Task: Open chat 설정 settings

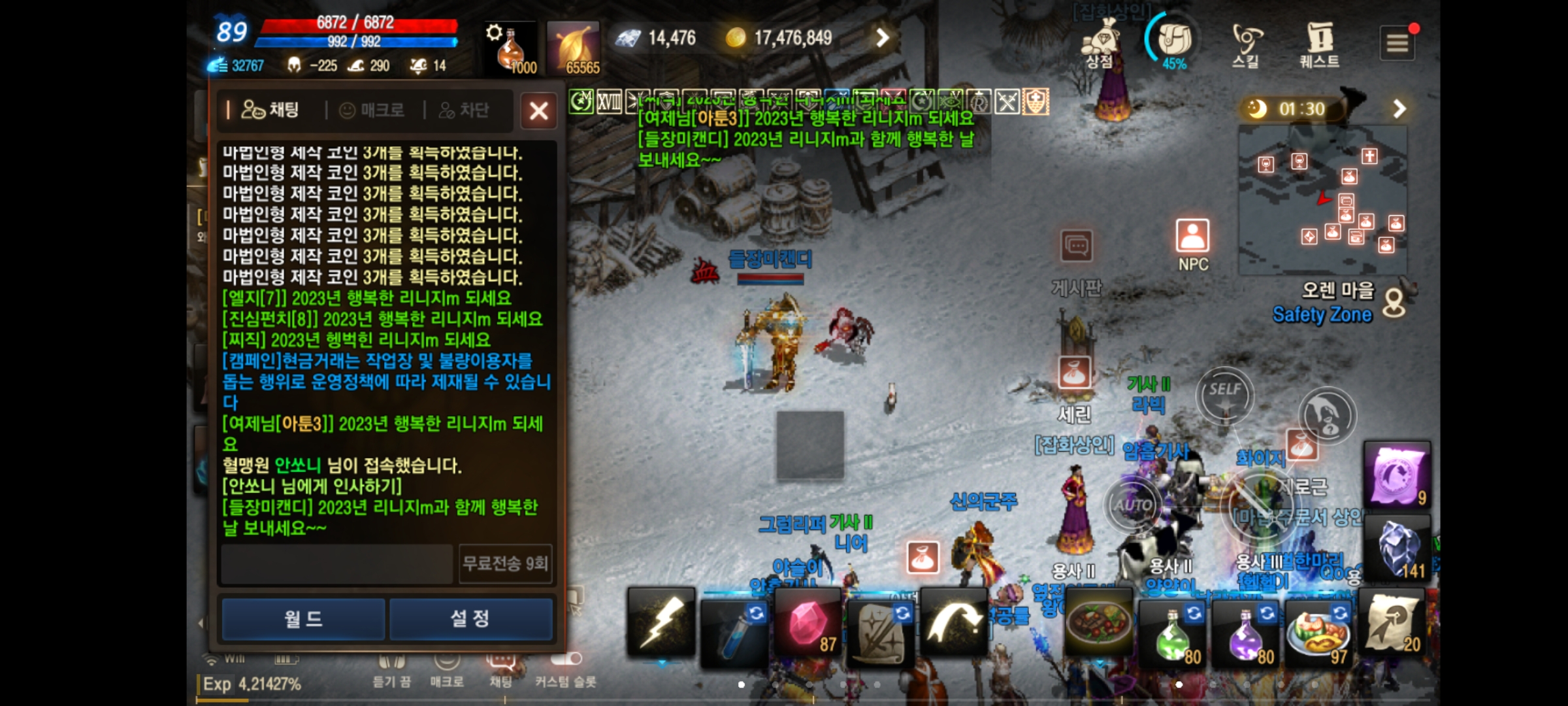Action: (470, 618)
